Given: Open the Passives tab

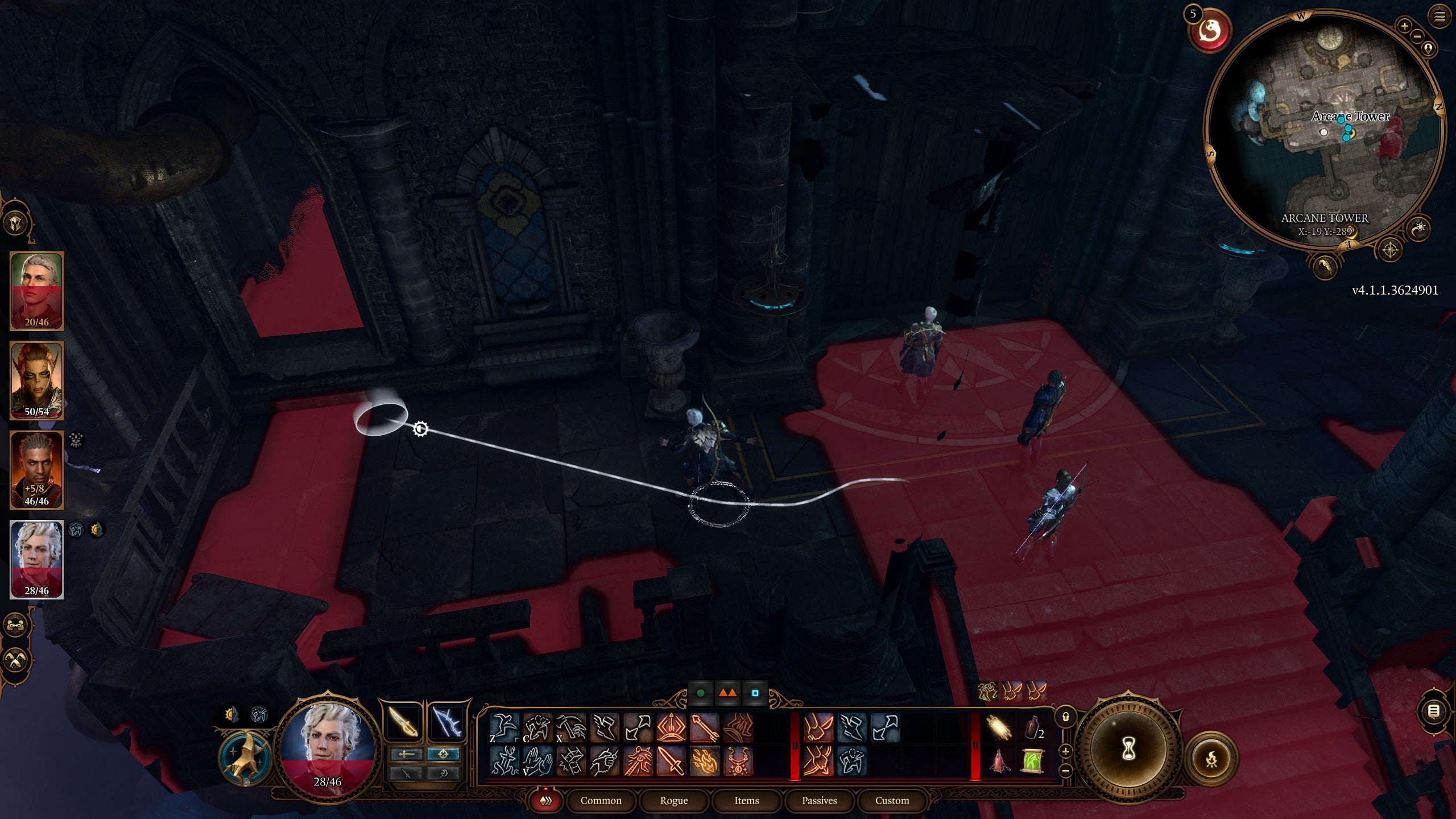Looking at the screenshot, I should tap(819, 800).
